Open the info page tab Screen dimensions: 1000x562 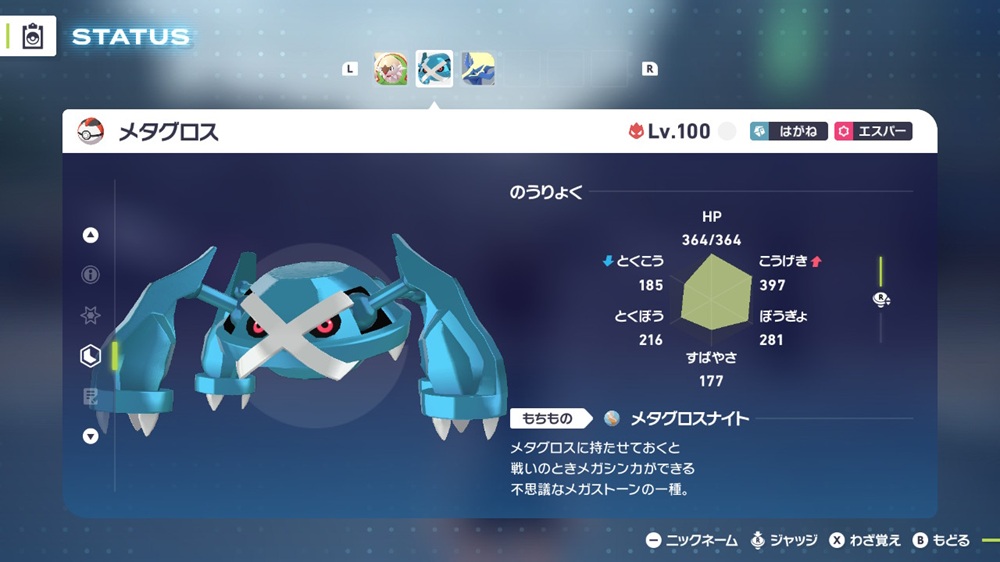coord(91,275)
